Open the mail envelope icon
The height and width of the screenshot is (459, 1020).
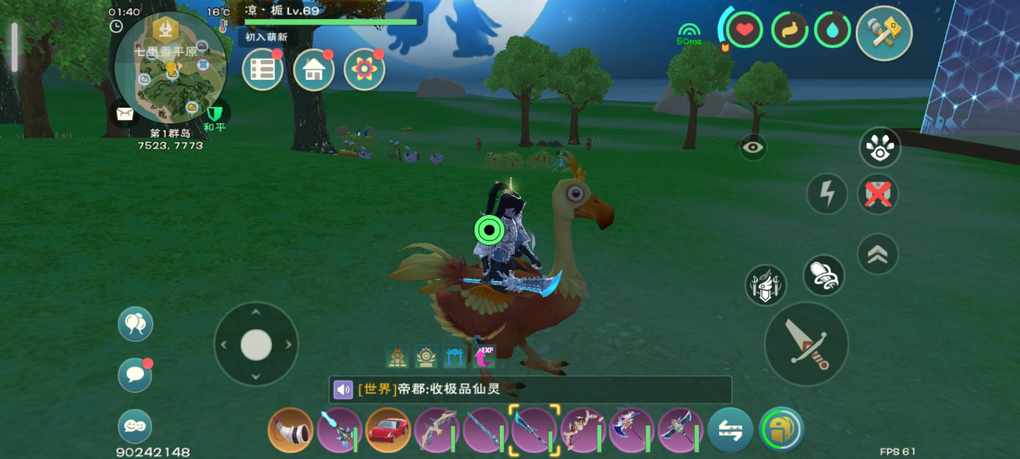(x=124, y=115)
